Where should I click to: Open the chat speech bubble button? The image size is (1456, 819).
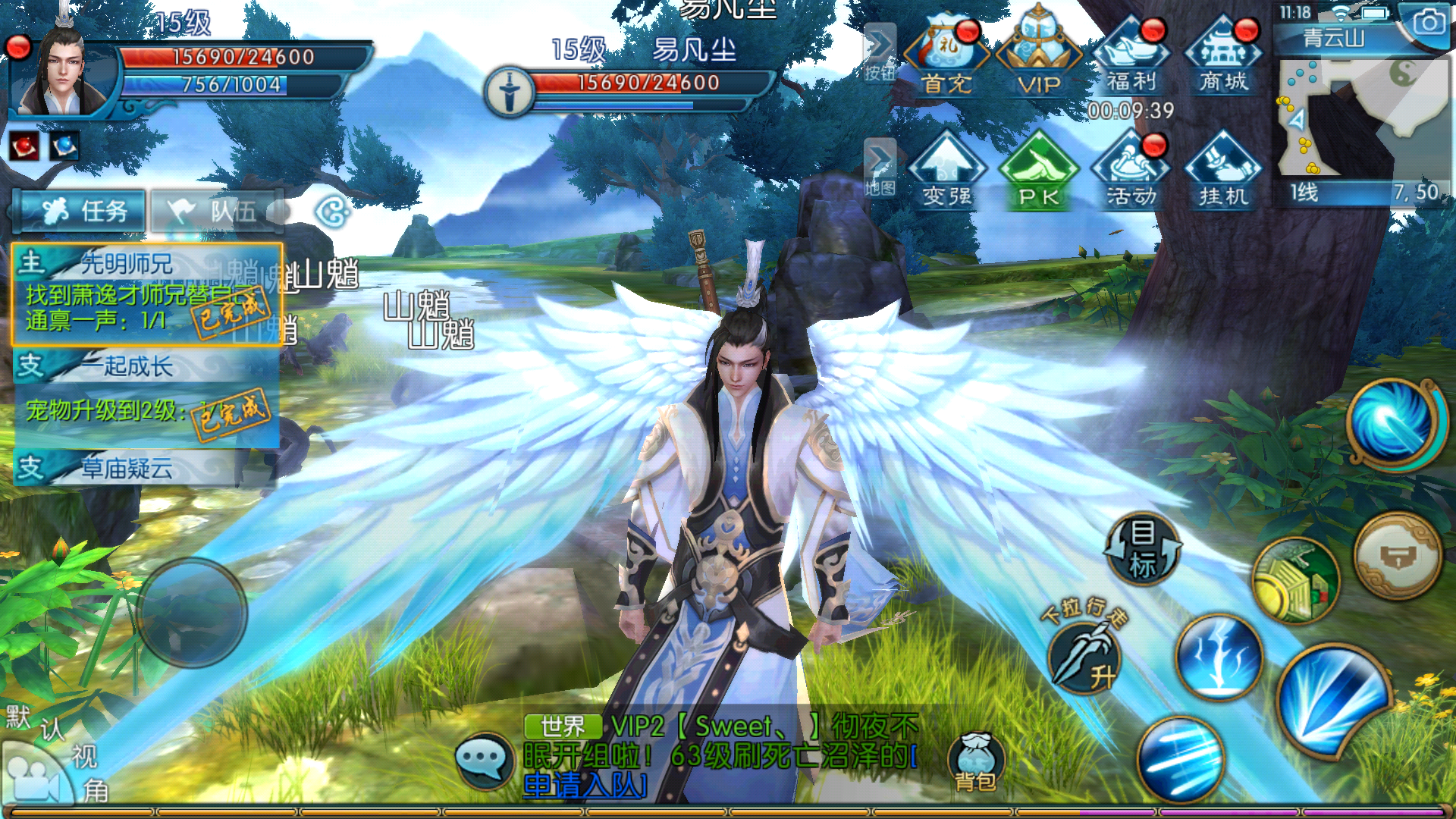pos(484,758)
